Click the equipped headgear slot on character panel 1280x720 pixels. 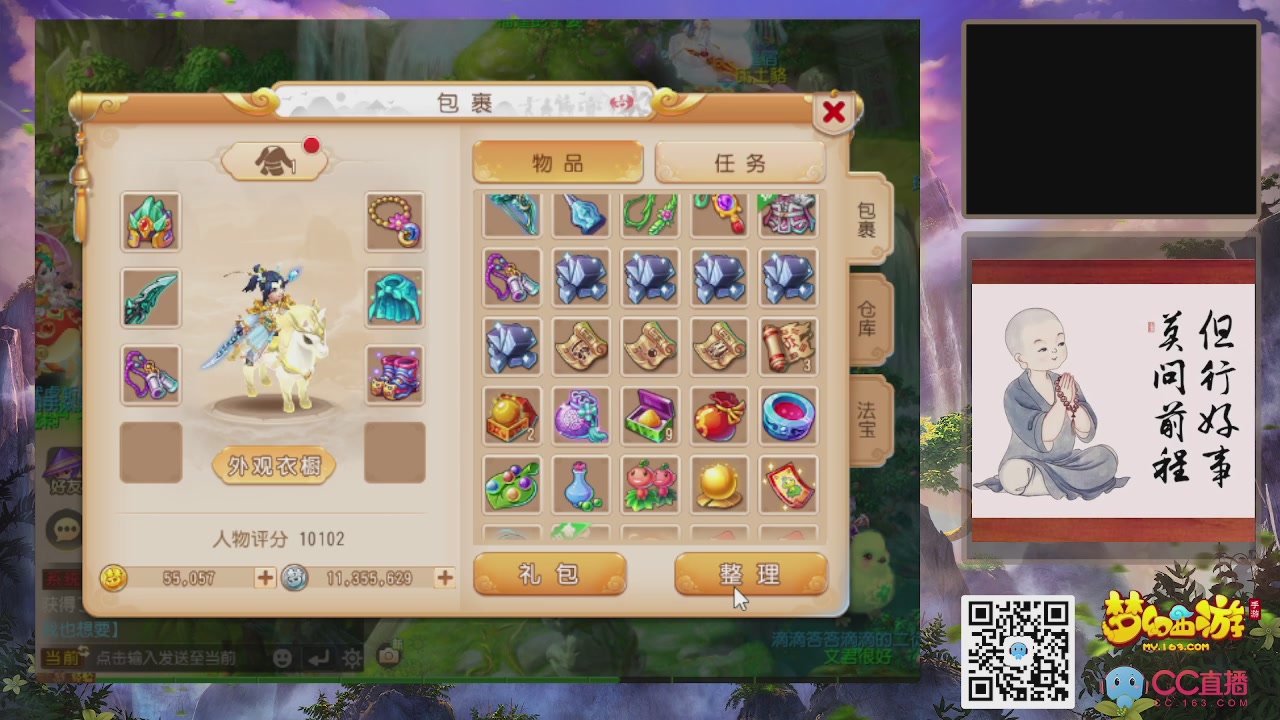151,222
